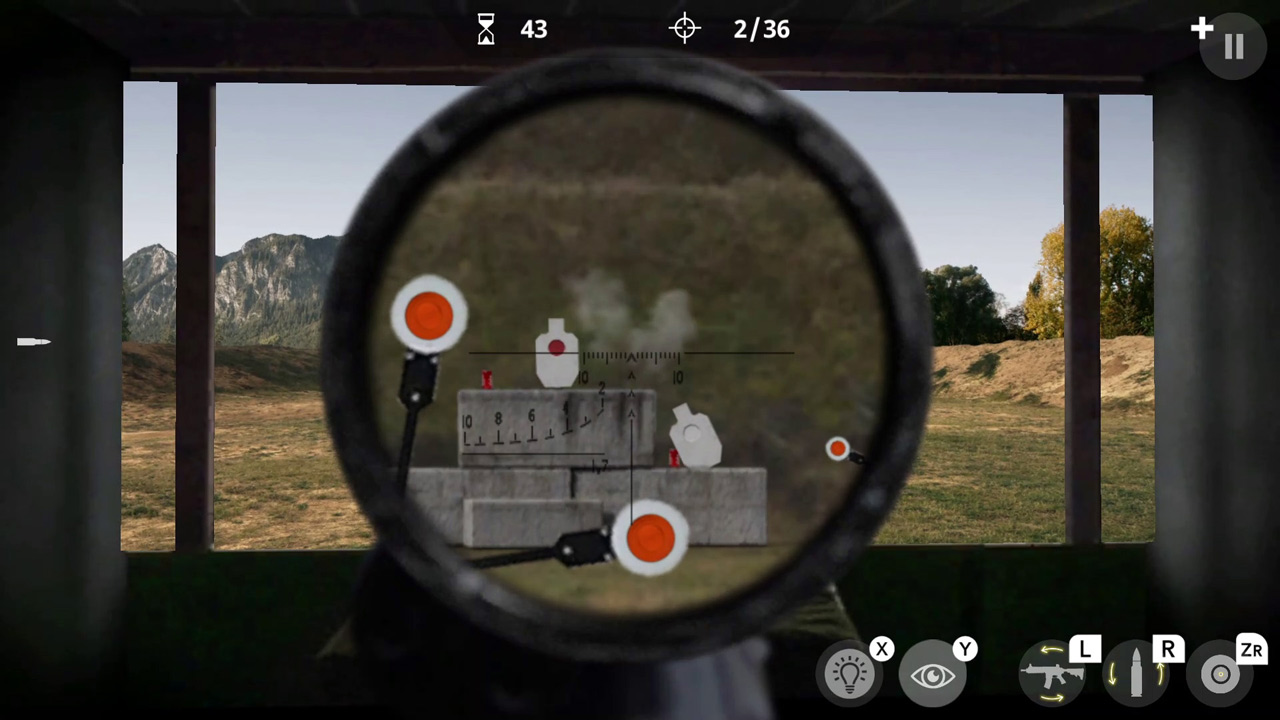Tap the L shoulder button label
Viewport: 1280px width, 720px height.
coord(1086,650)
